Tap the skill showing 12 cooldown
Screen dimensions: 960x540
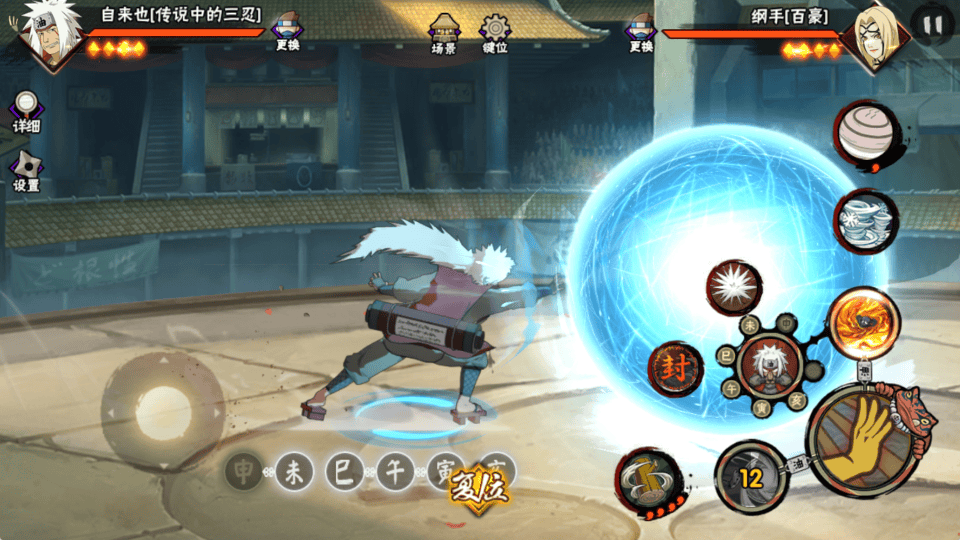[750, 476]
